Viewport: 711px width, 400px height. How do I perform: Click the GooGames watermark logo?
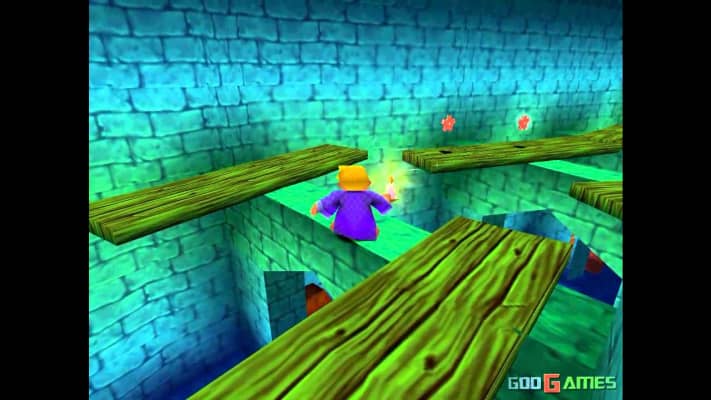561,383
